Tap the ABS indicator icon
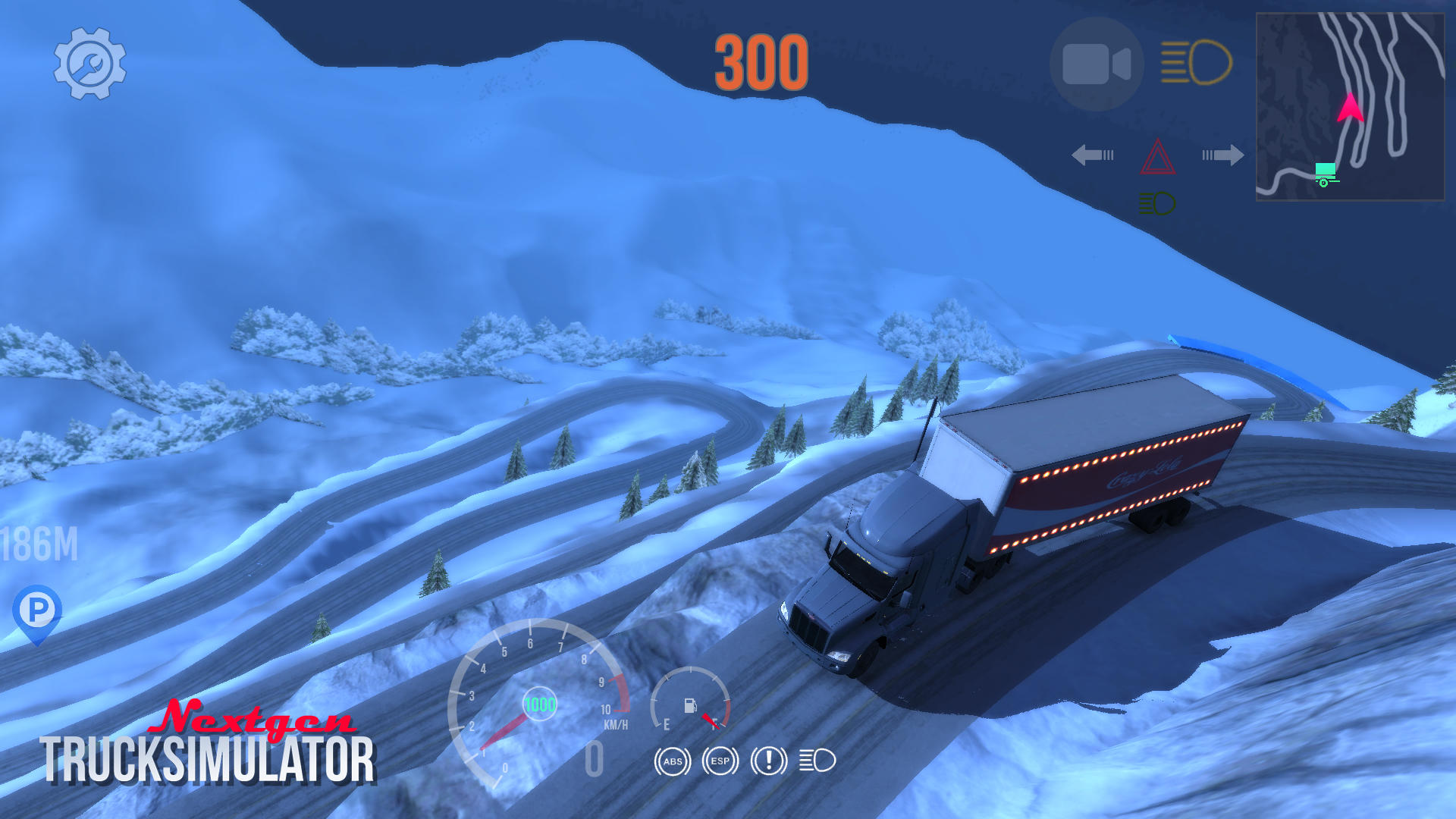The image size is (1456, 819). point(672,762)
